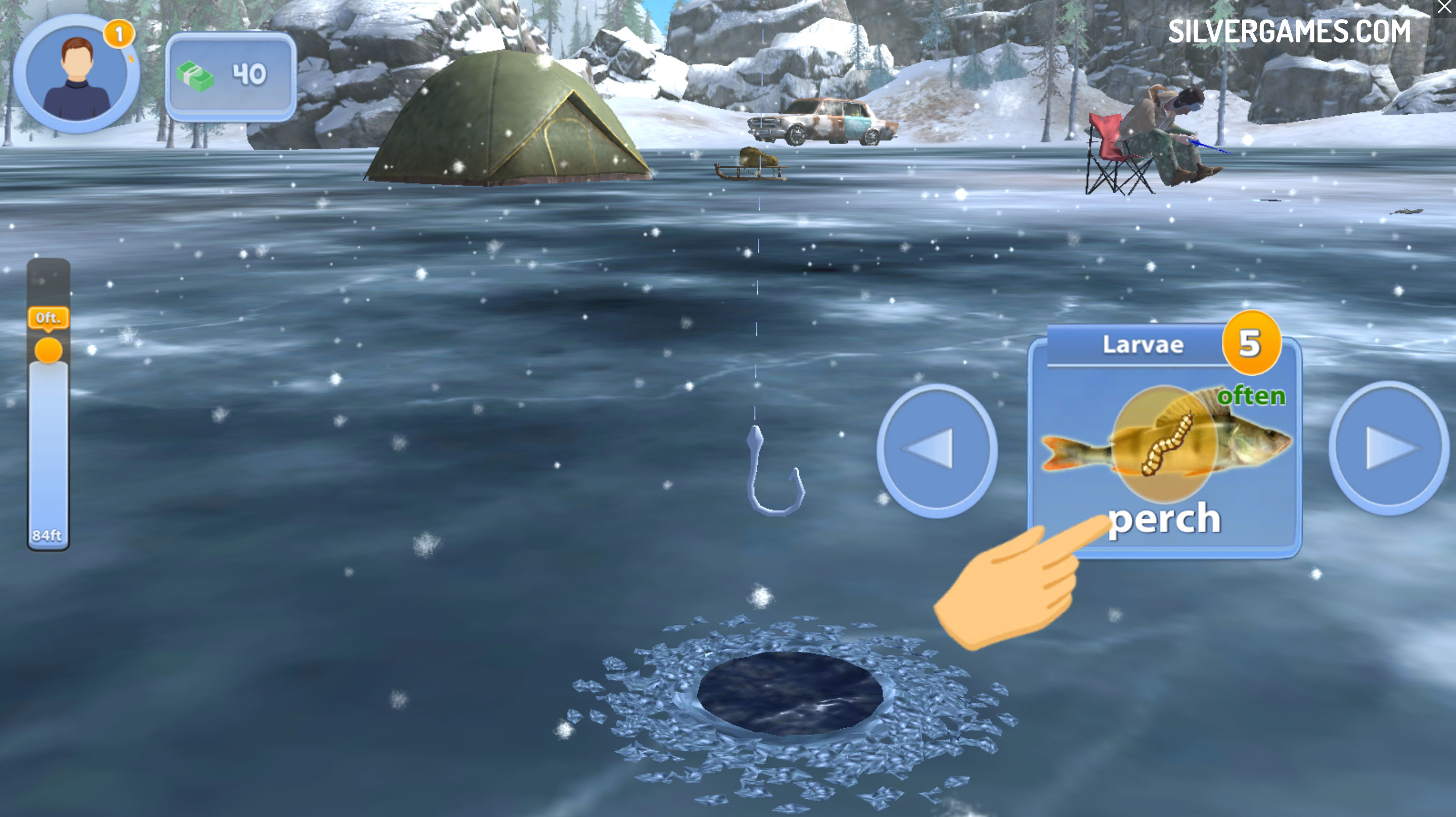Open the cash balance panel
This screenshot has width=1456, height=817.
[231, 75]
